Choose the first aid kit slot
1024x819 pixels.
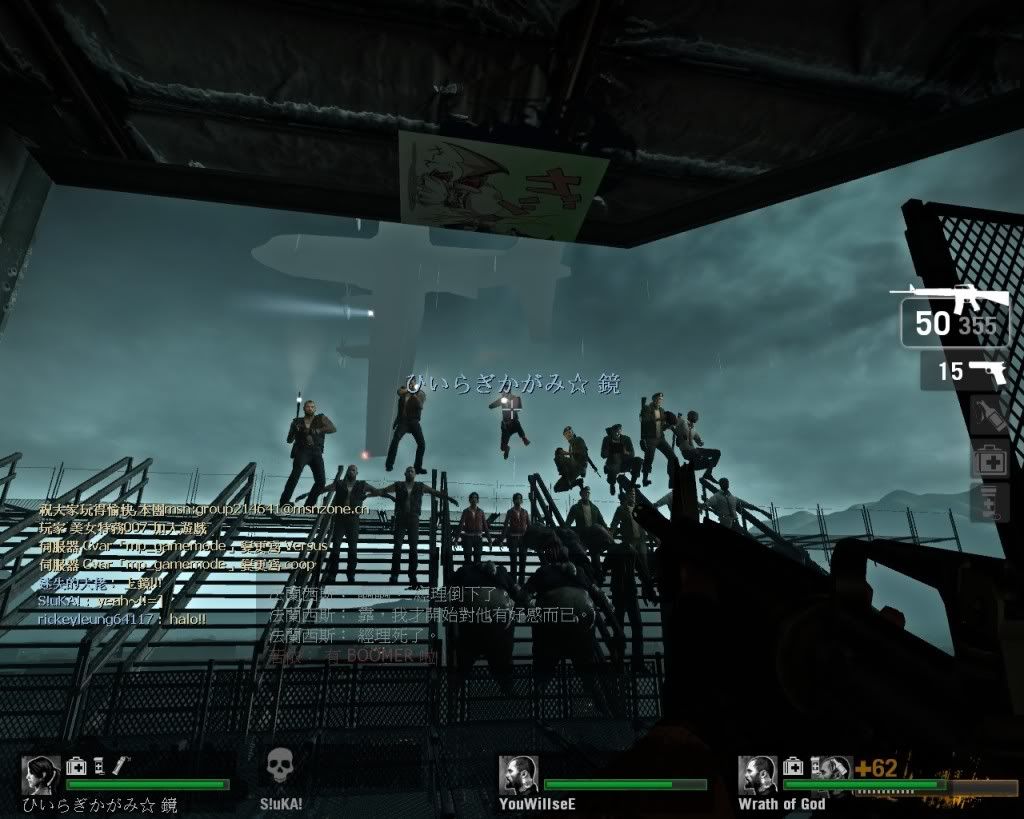pos(989,460)
